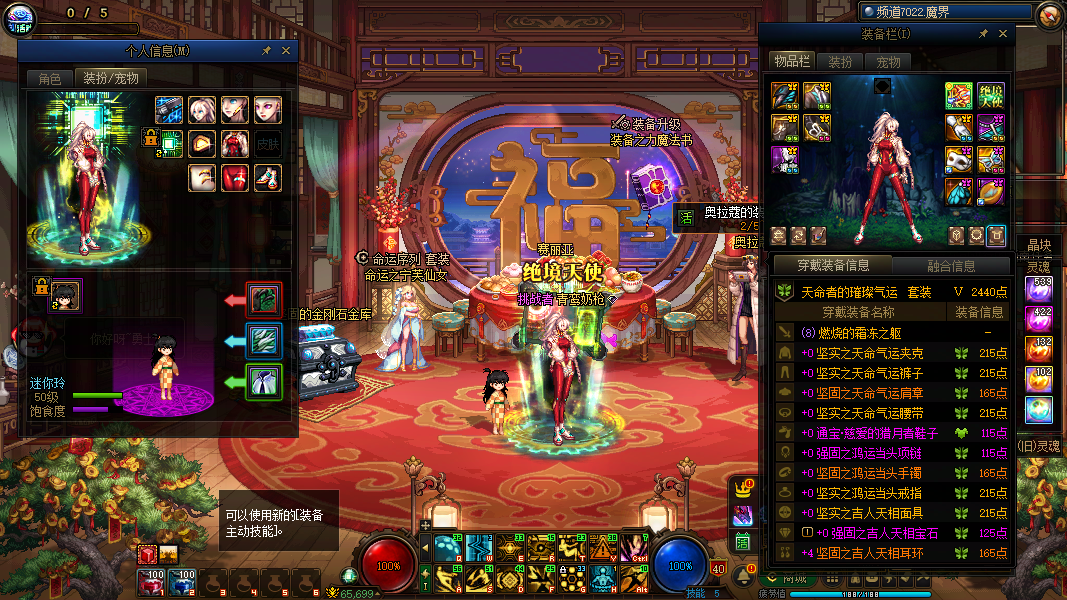Show the 融合信息 fusion info tab
The image size is (1067, 600).
(950, 266)
